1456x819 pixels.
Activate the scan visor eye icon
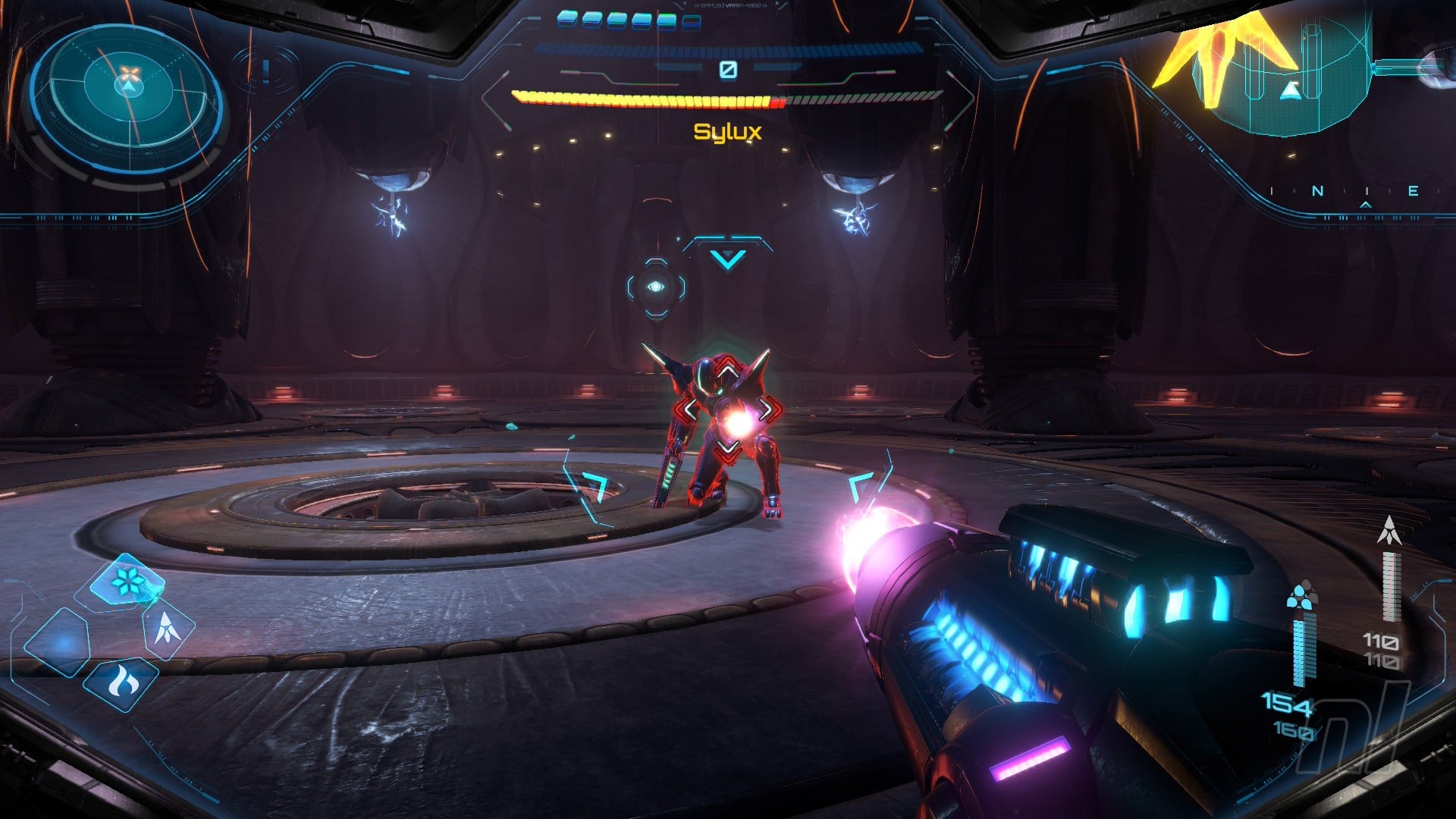[x=656, y=287]
